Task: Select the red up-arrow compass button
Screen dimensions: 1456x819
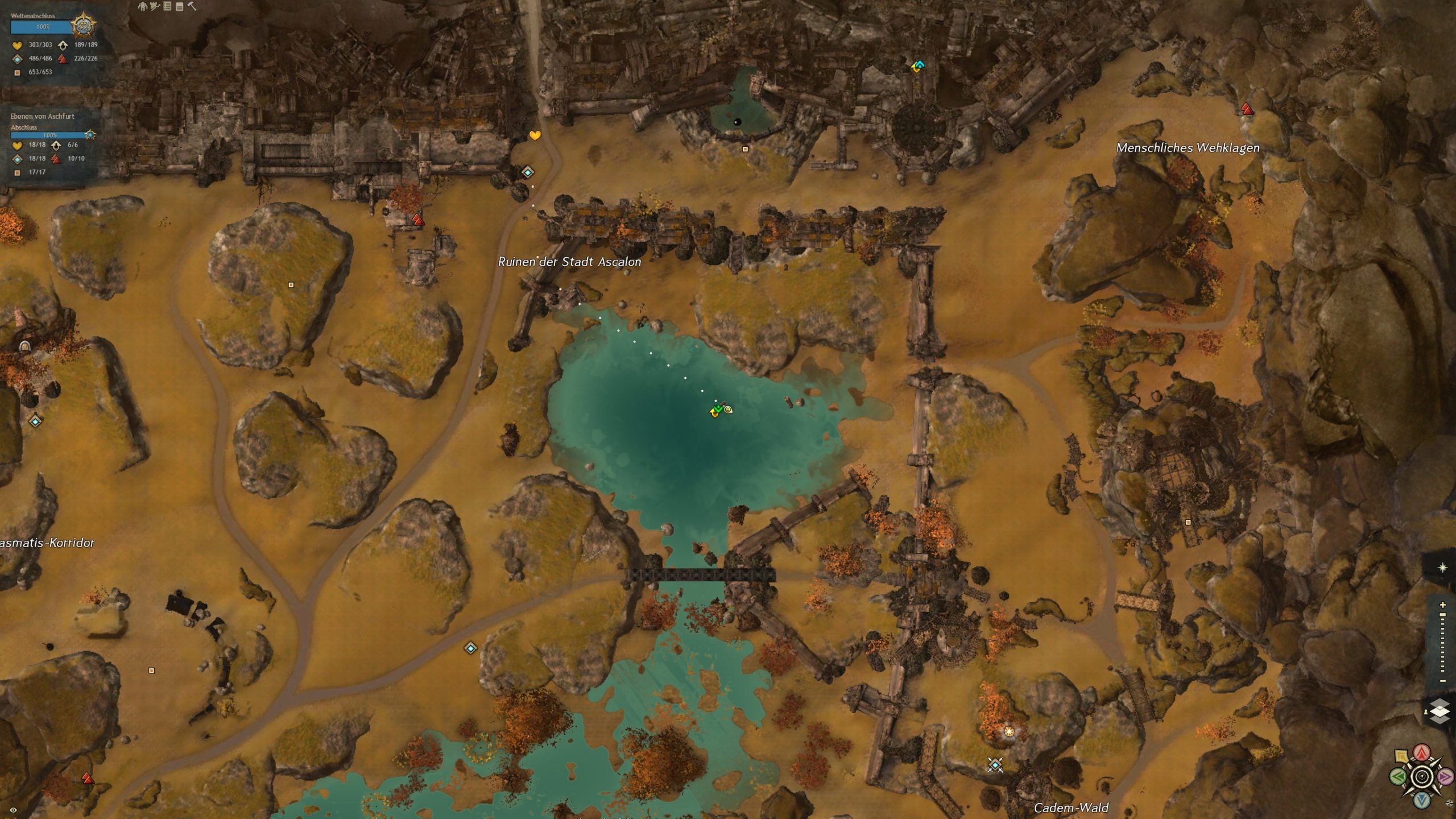Action: tap(1422, 753)
